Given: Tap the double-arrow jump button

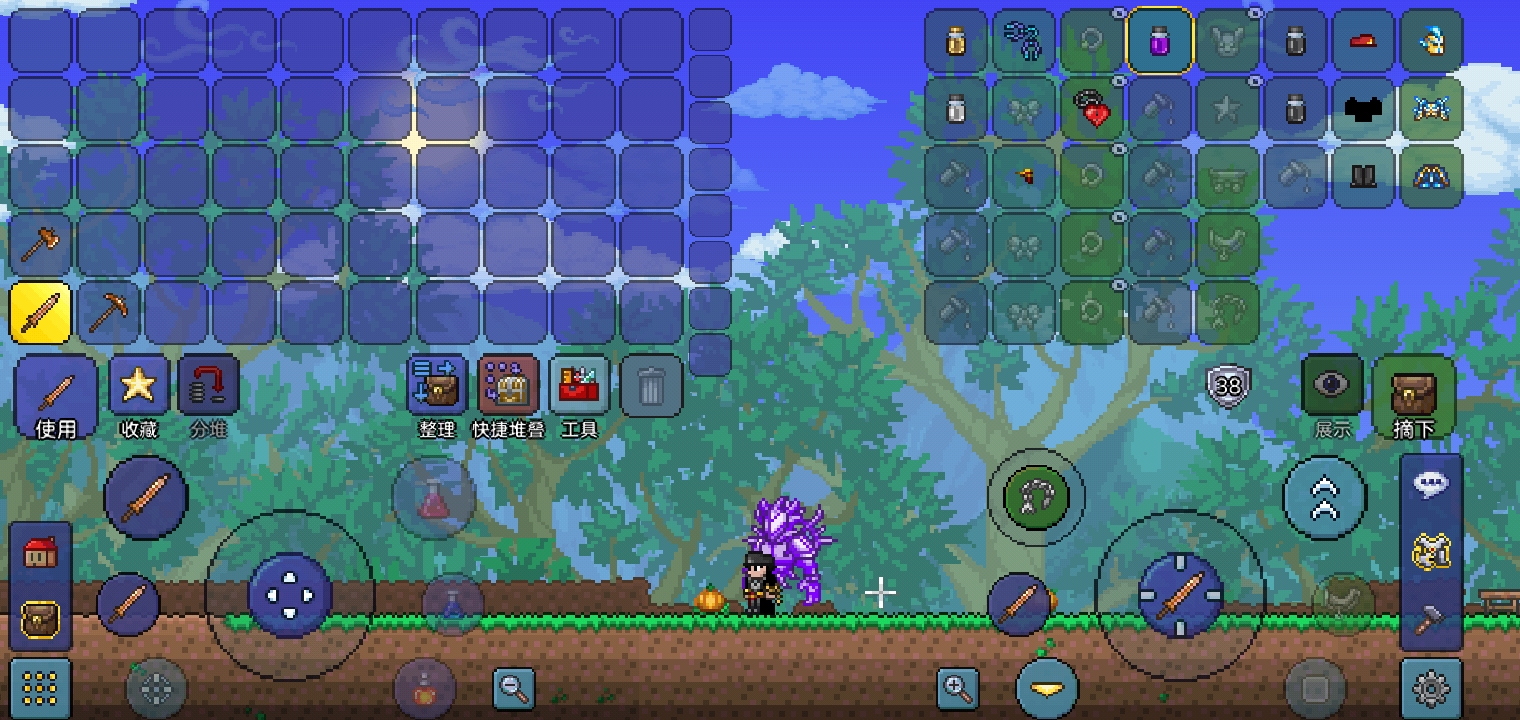Looking at the screenshot, I should click(x=1325, y=497).
